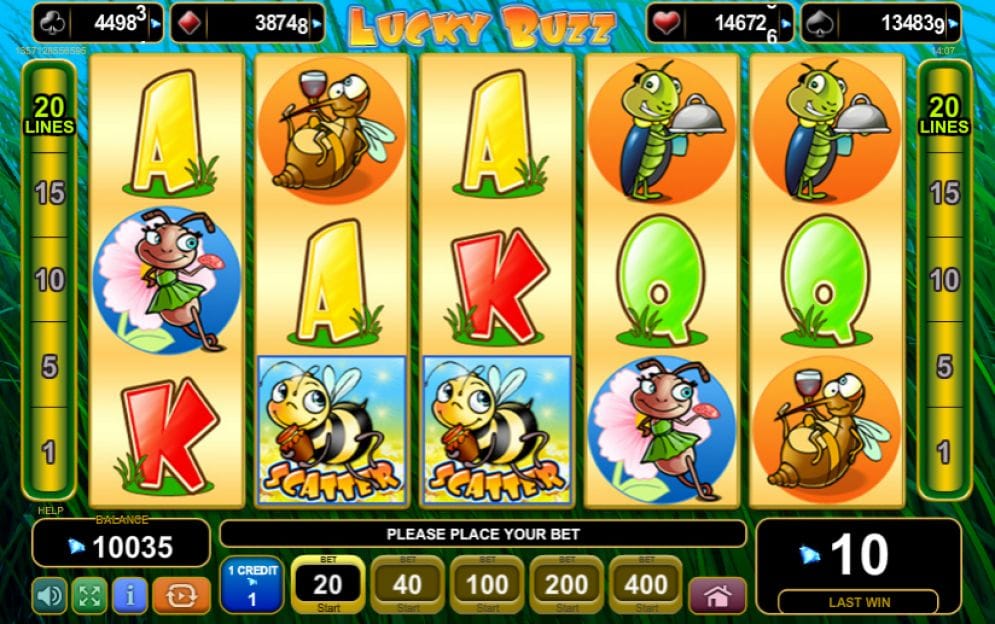Pick 1 line on the right line bar
995x624 pixels.
tap(944, 452)
